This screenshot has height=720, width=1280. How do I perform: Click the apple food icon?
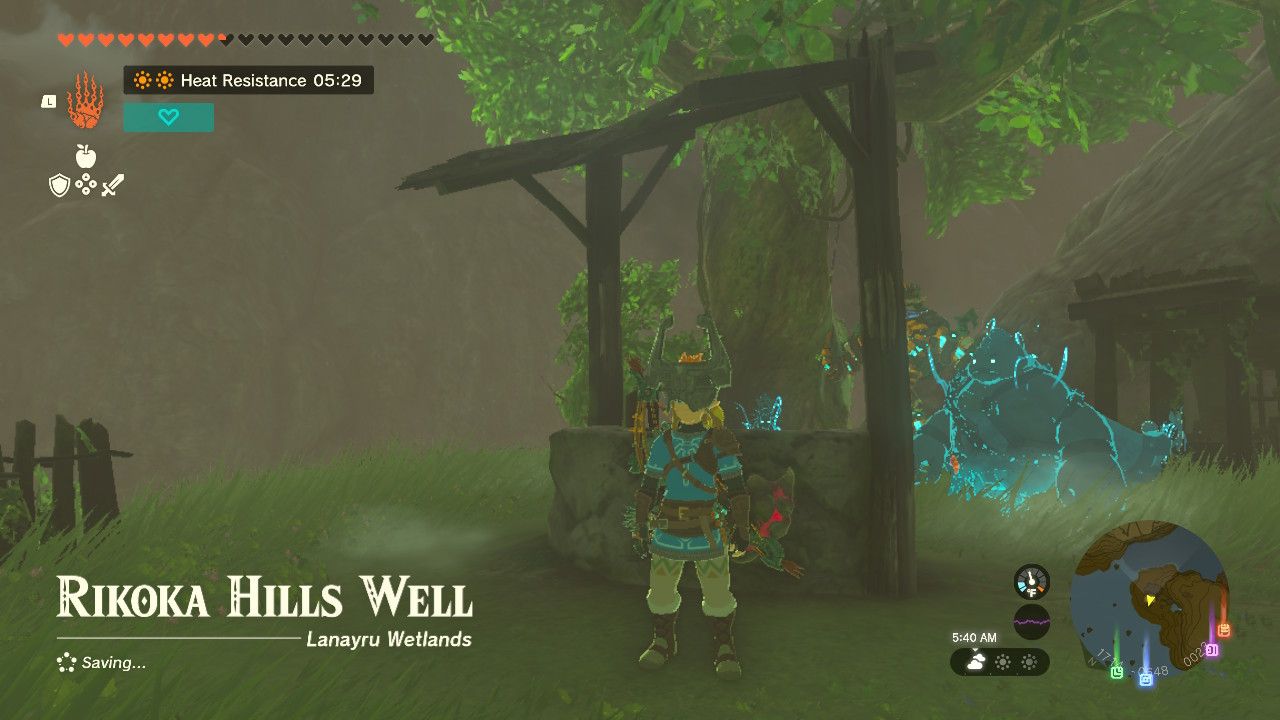point(85,156)
